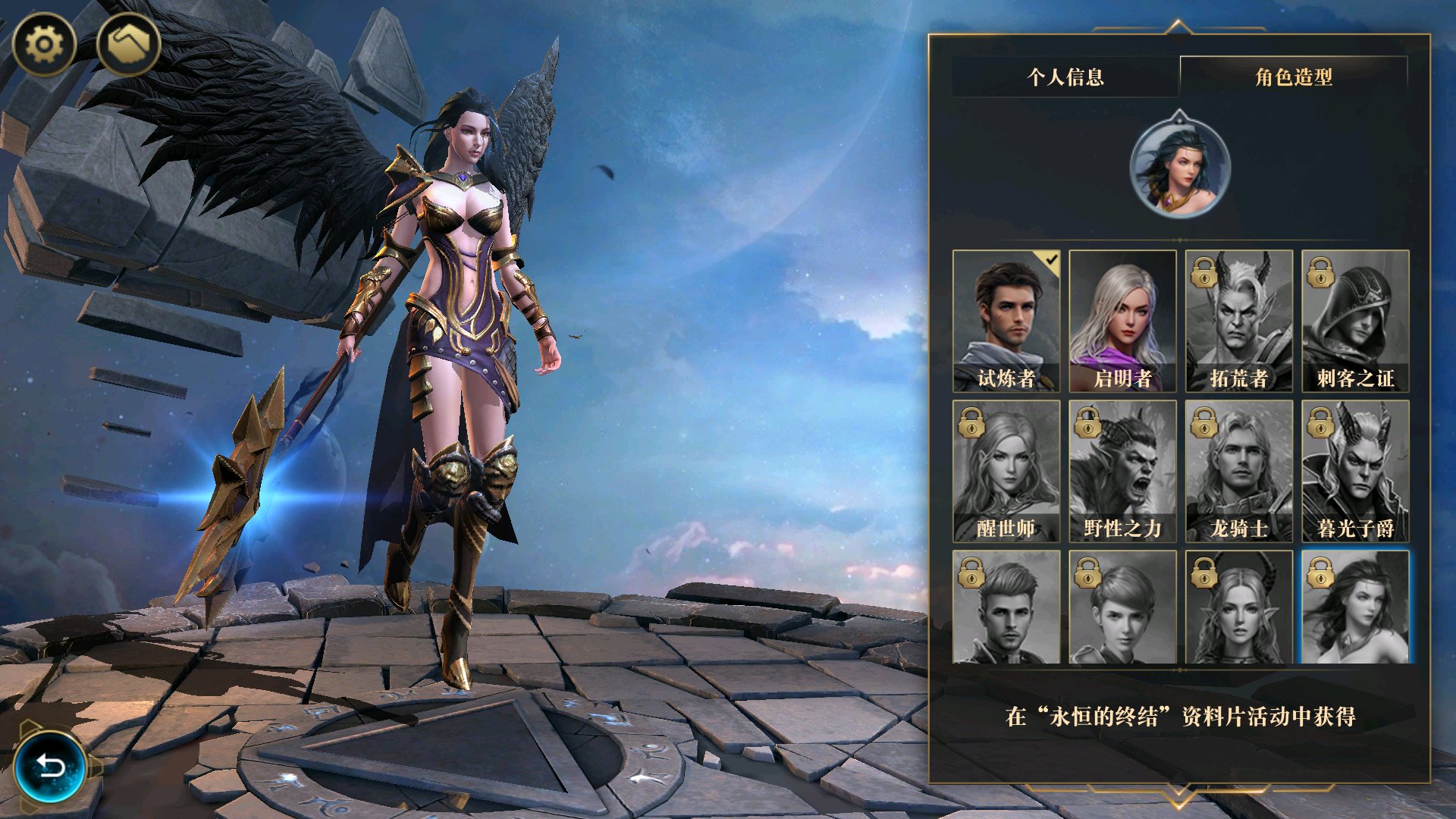Pick the locked 拓荒者 skin
Screen dimensions: 1456x819
pyautogui.click(x=1239, y=321)
